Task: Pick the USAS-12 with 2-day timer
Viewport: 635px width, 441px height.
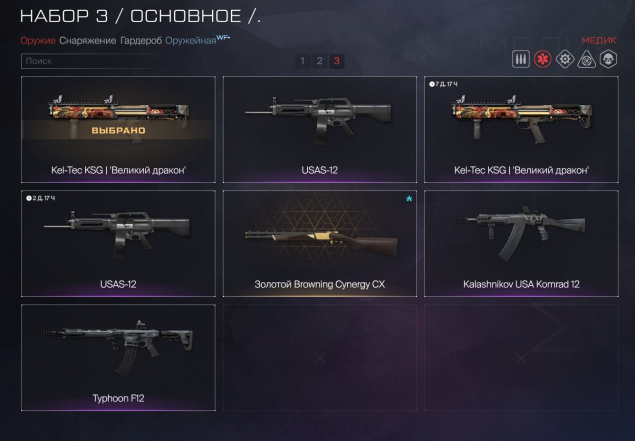Action: pyautogui.click(x=118, y=243)
